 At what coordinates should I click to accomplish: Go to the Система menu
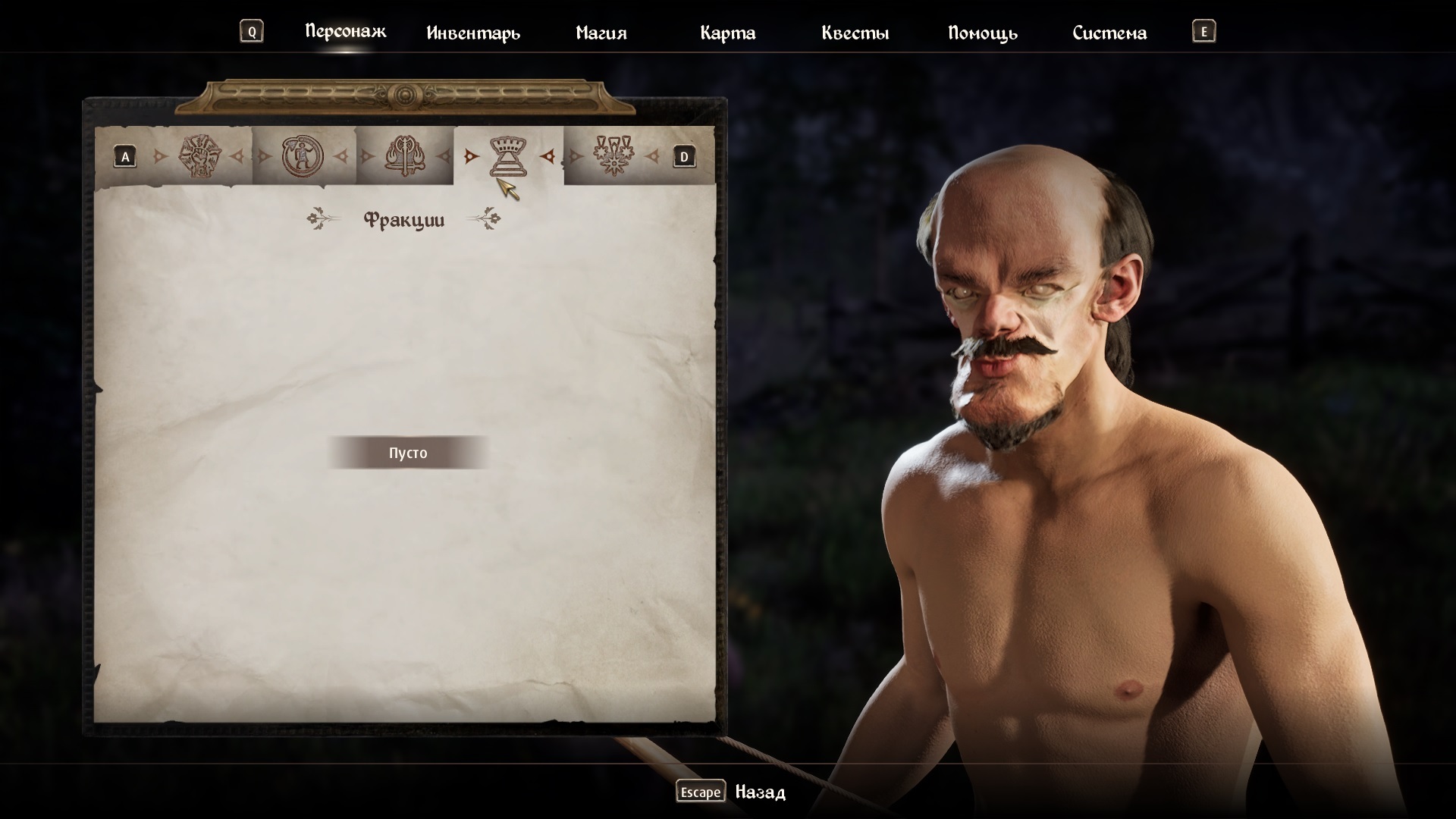click(x=1109, y=33)
